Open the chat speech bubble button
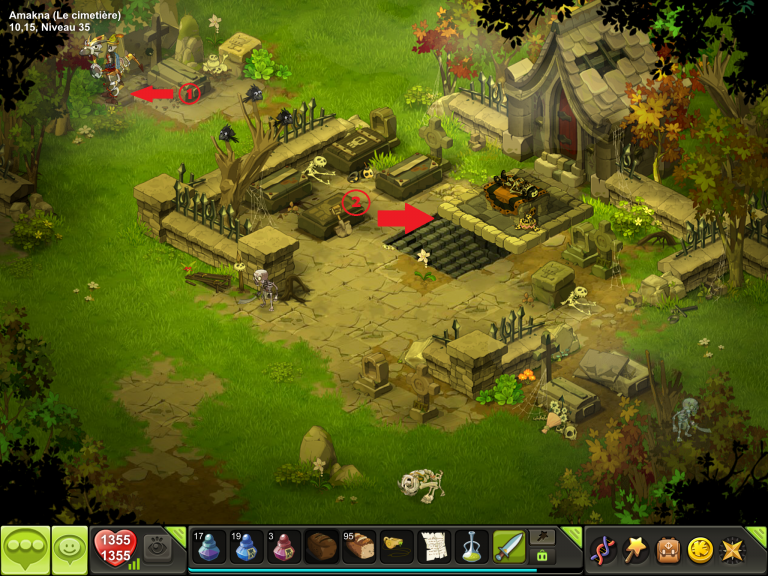This screenshot has height=576, width=768. [x=22, y=549]
